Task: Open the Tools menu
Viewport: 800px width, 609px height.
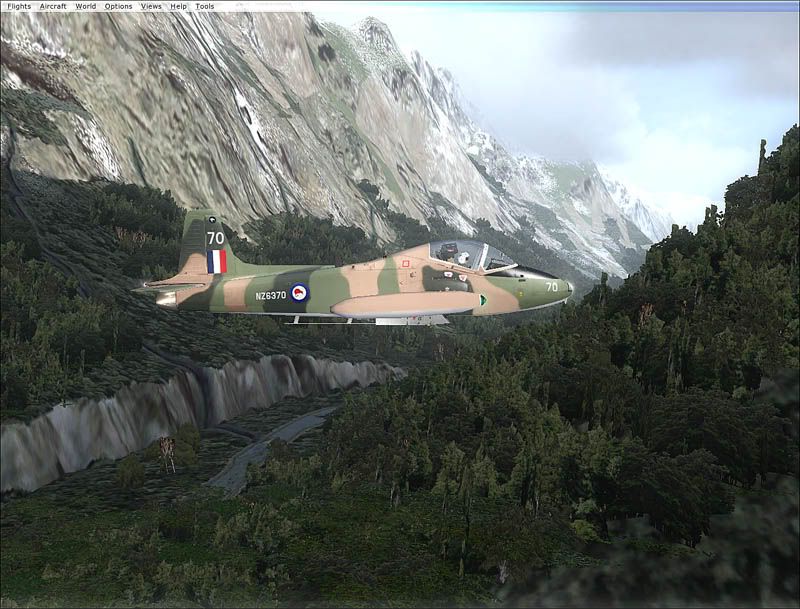Action: (x=205, y=6)
